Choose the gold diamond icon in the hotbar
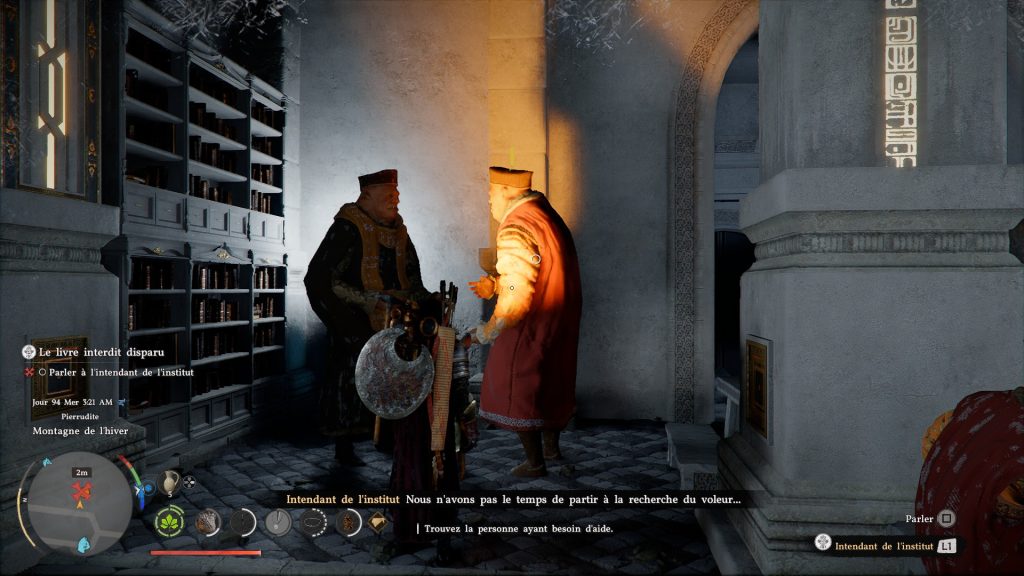1024x576 pixels. point(378,521)
